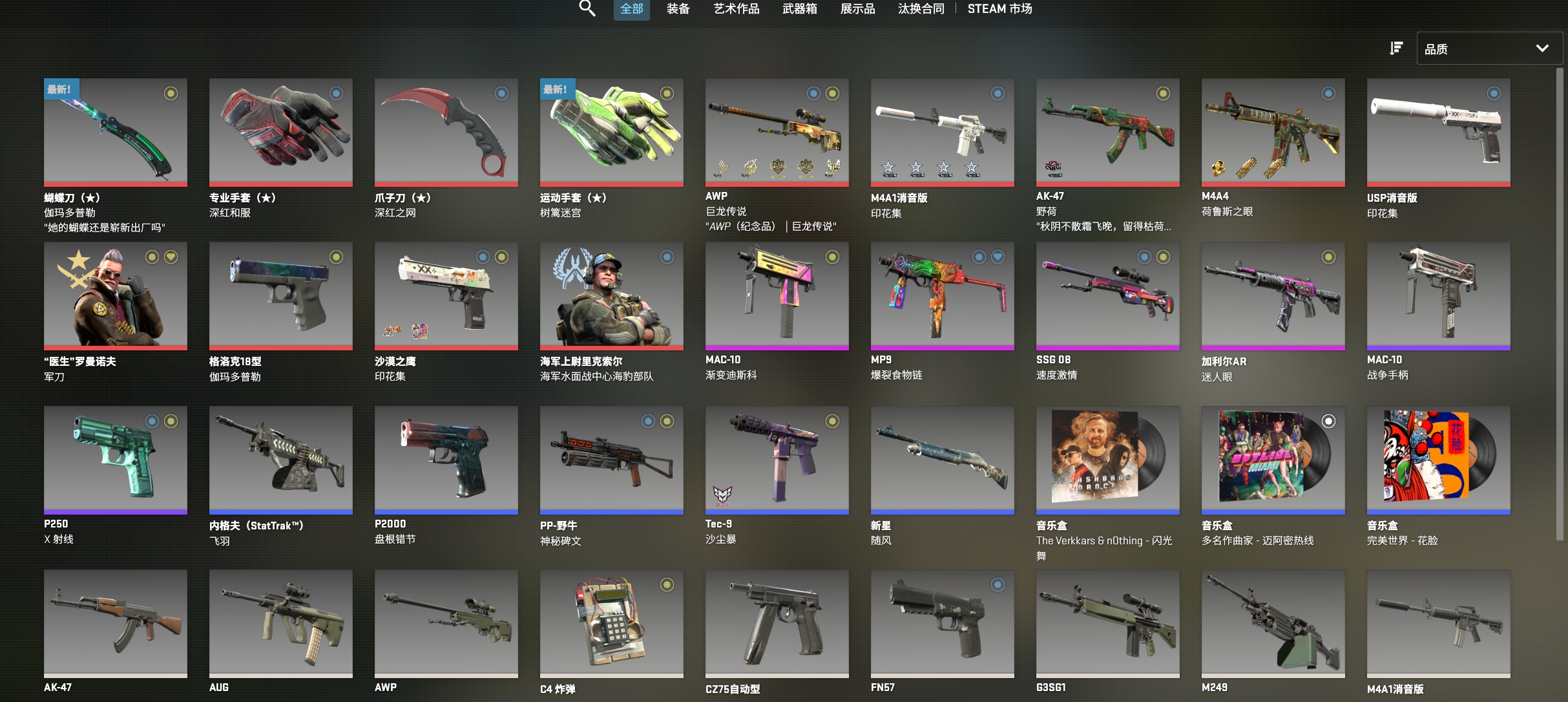Select the 爪子刀 深红之网 knife
This screenshot has height=702, width=1568.
coord(446,133)
